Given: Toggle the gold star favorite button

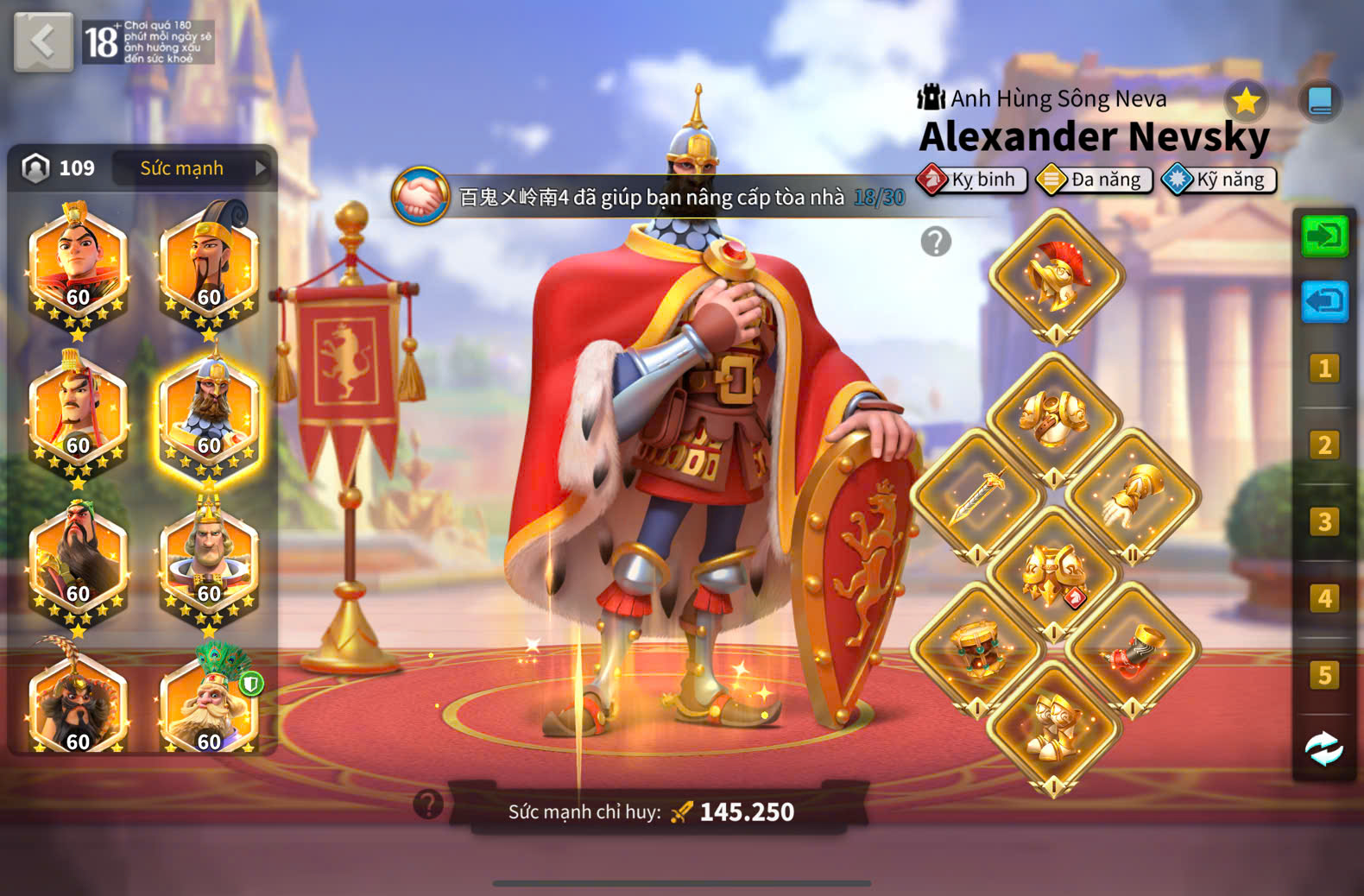Looking at the screenshot, I should click(1246, 101).
